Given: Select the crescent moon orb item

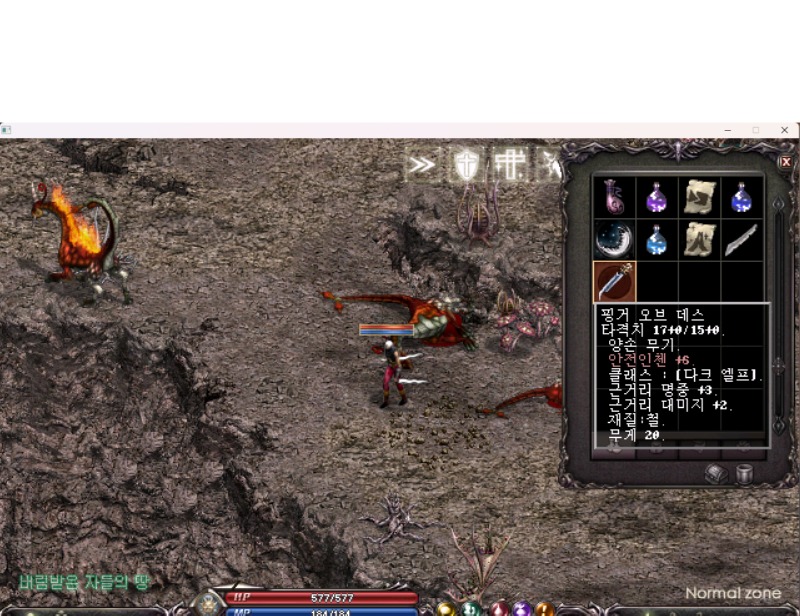Looking at the screenshot, I should (x=614, y=240).
